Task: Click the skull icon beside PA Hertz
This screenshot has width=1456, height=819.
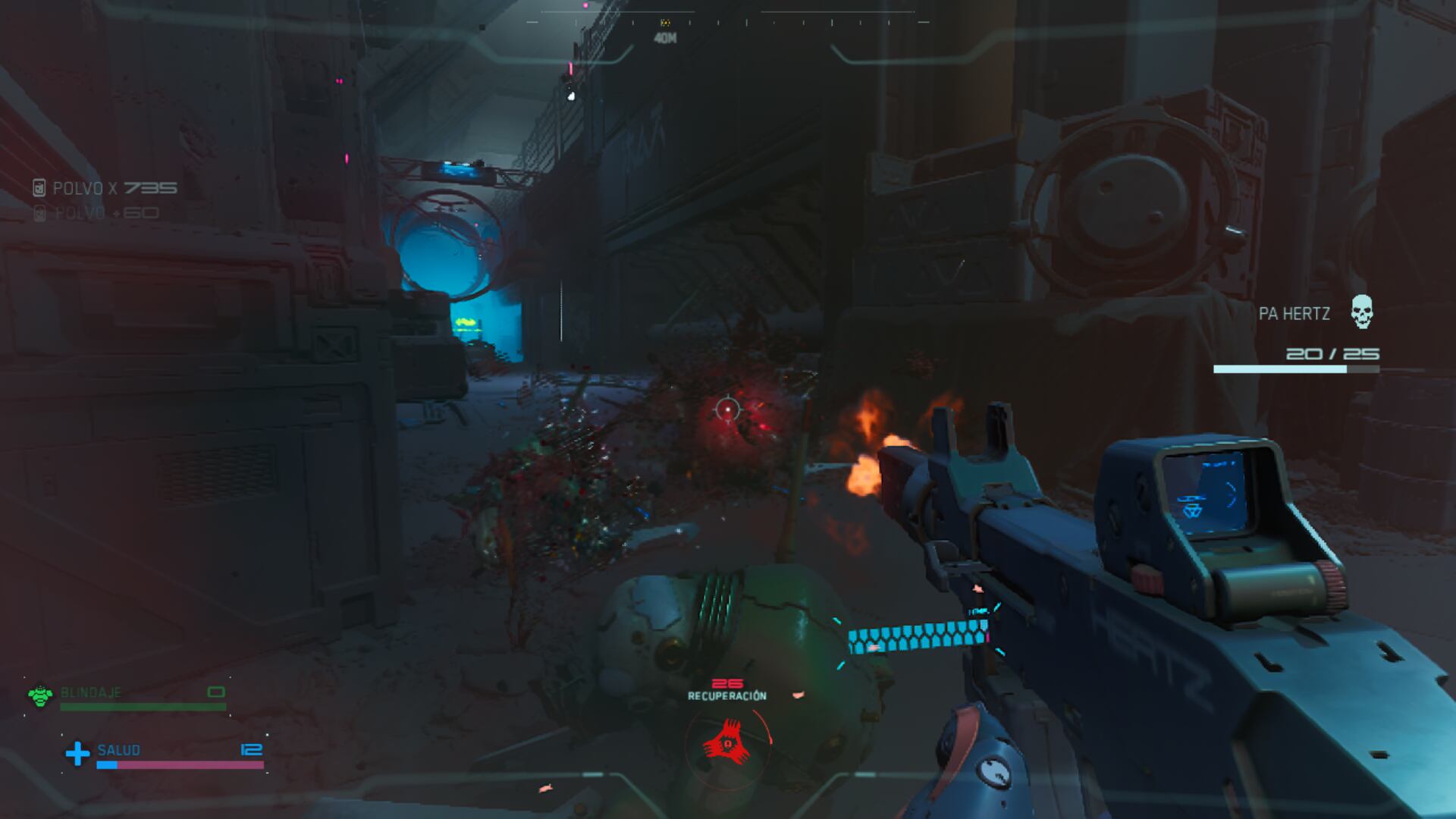Action: (x=1361, y=312)
